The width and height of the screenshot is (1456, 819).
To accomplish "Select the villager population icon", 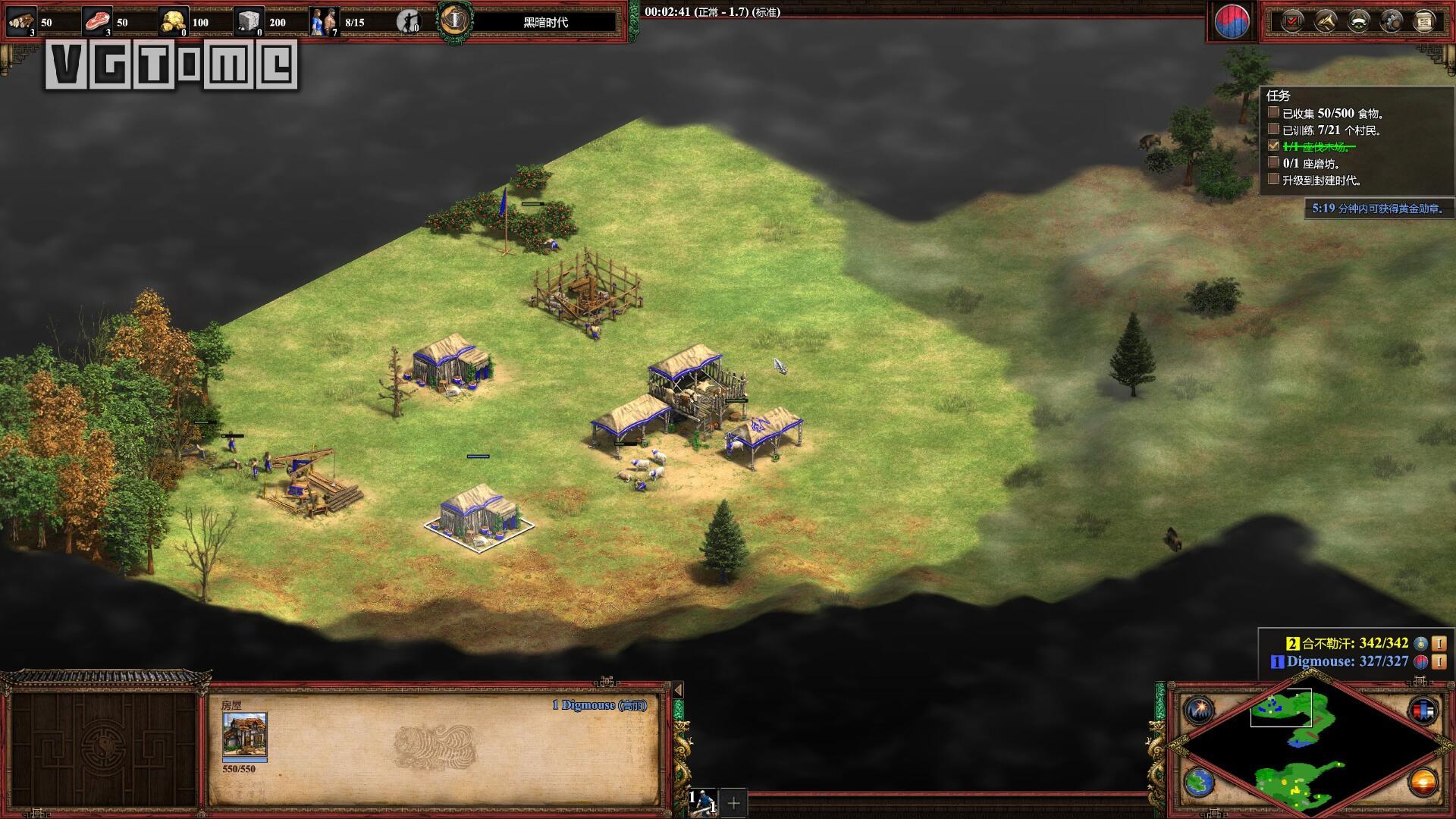I will 324,21.
